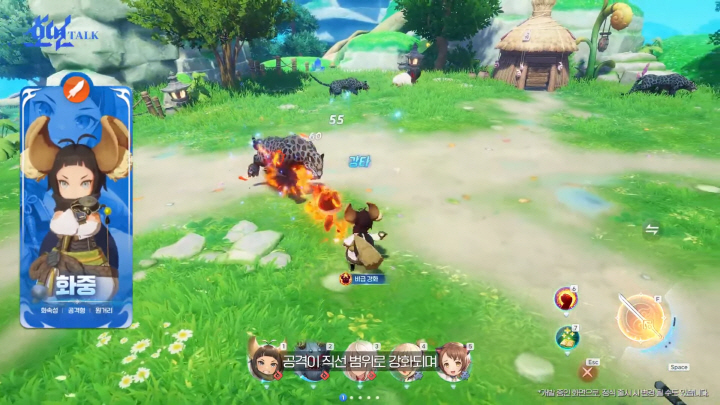
Task: Choose the white-haired character in slot 3
Action: [360, 362]
